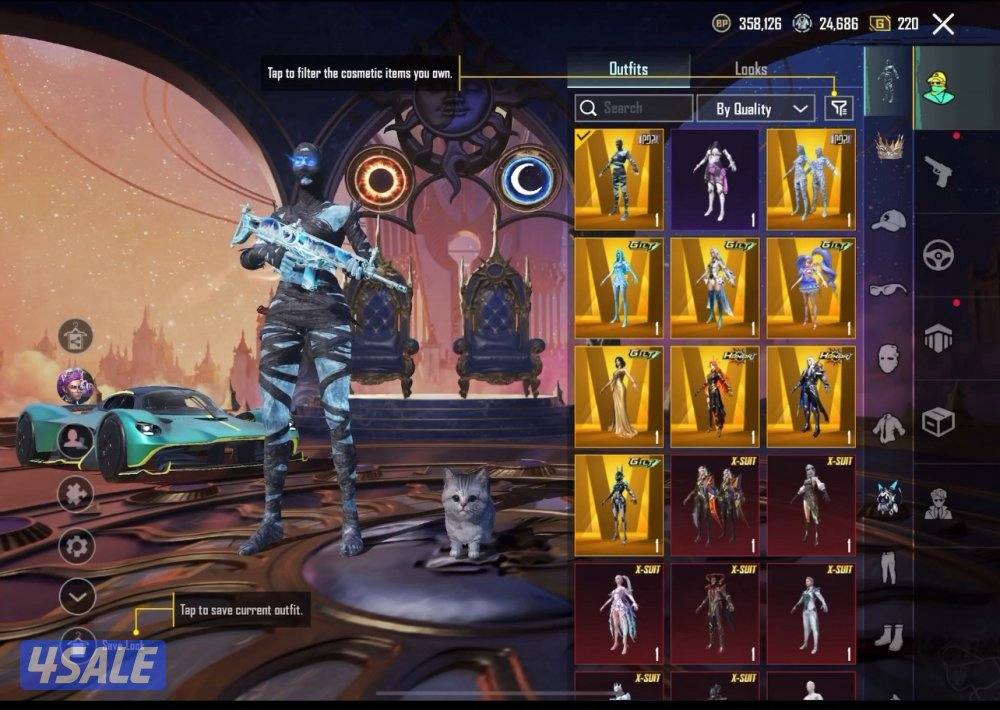Show the cap hat category
The width and height of the screenshot is (1000, 710).
(888, 219)
